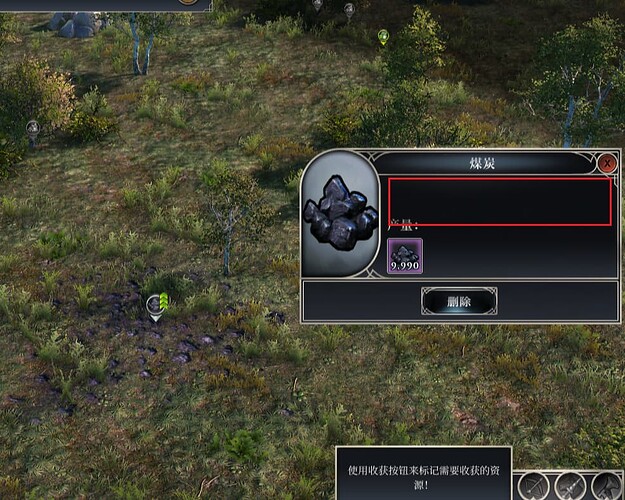This screenshot has width=625, height=500.
Task: Close the coal info panel
Action: point(607,162)
